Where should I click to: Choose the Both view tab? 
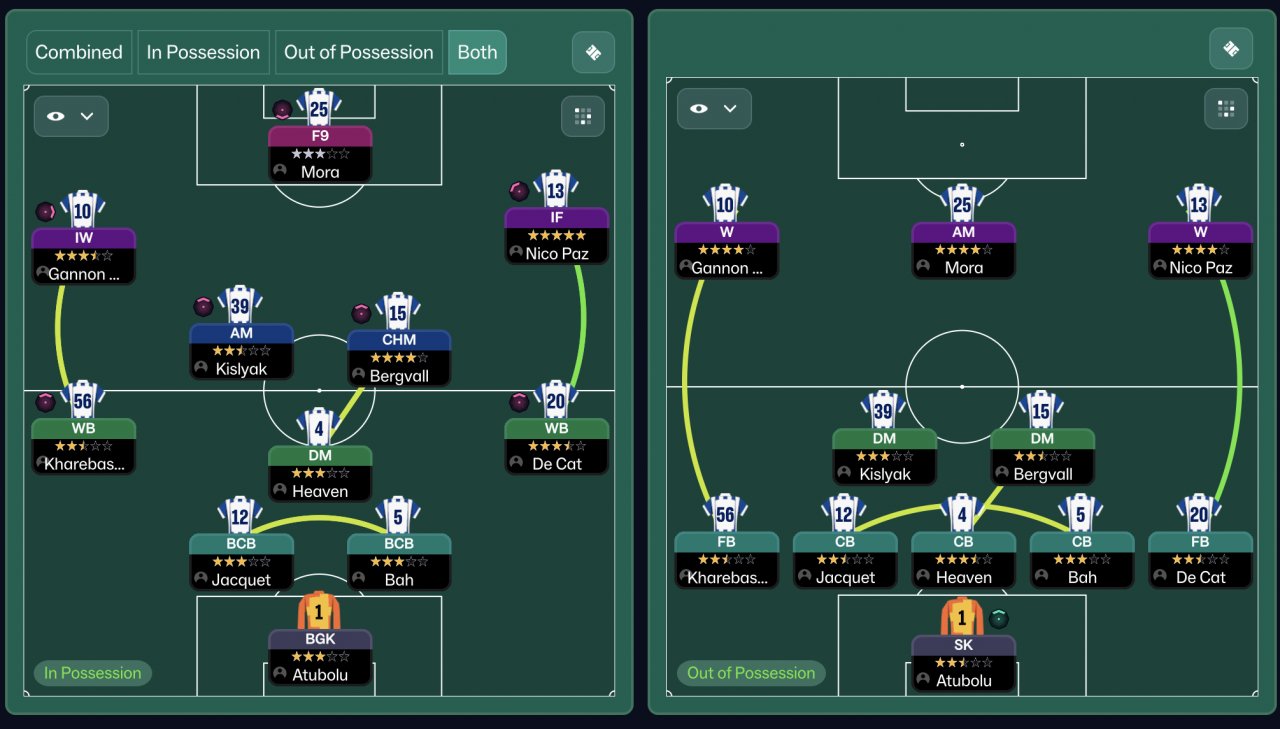[477, 52]
